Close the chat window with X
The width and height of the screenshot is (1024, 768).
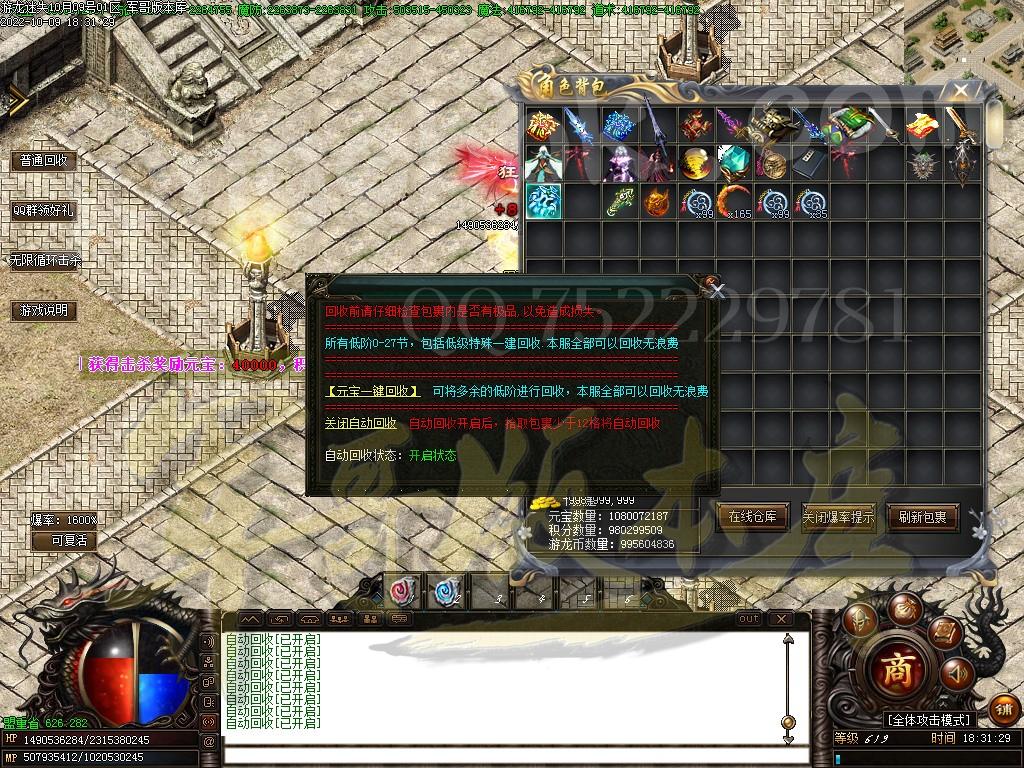pos(781,619)
